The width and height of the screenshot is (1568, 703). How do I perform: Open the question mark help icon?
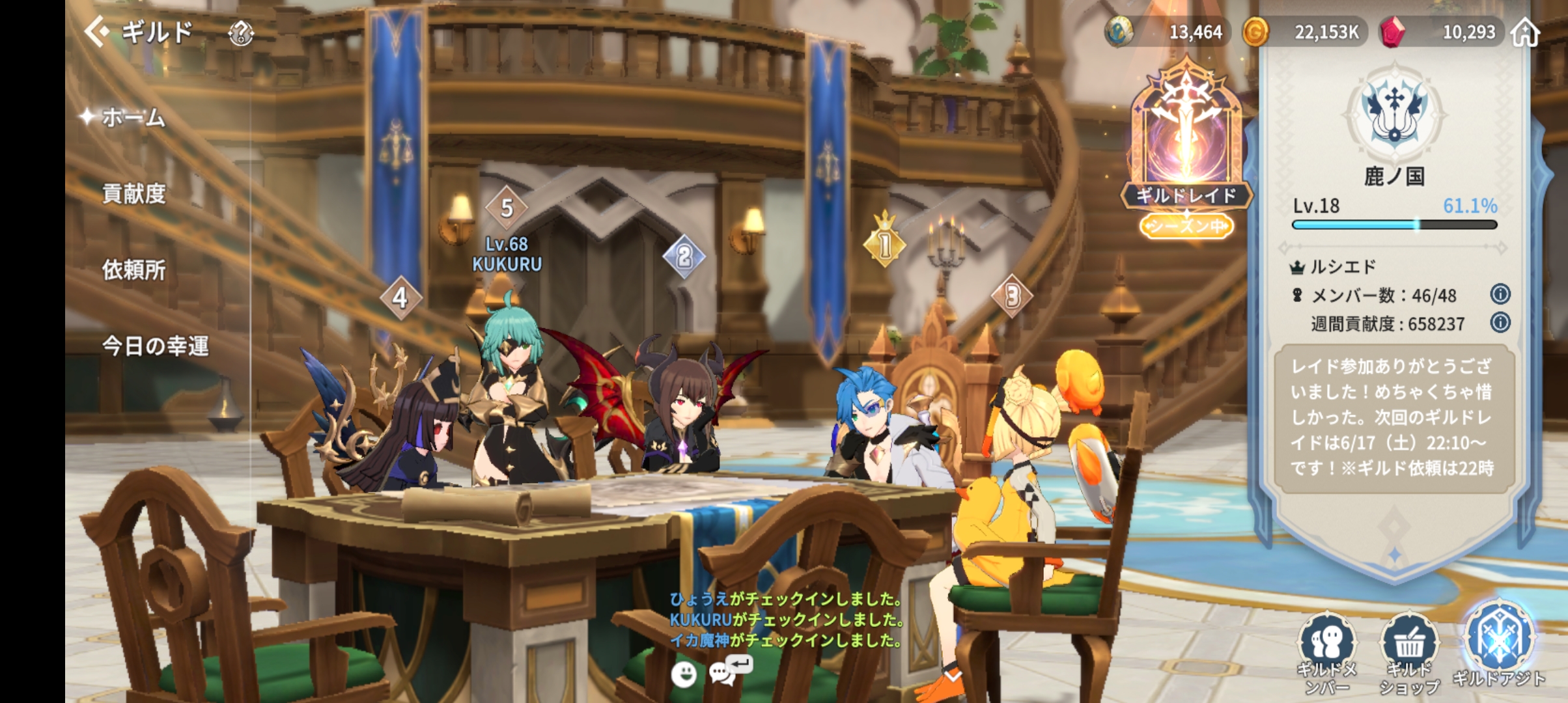coord(241,33)
